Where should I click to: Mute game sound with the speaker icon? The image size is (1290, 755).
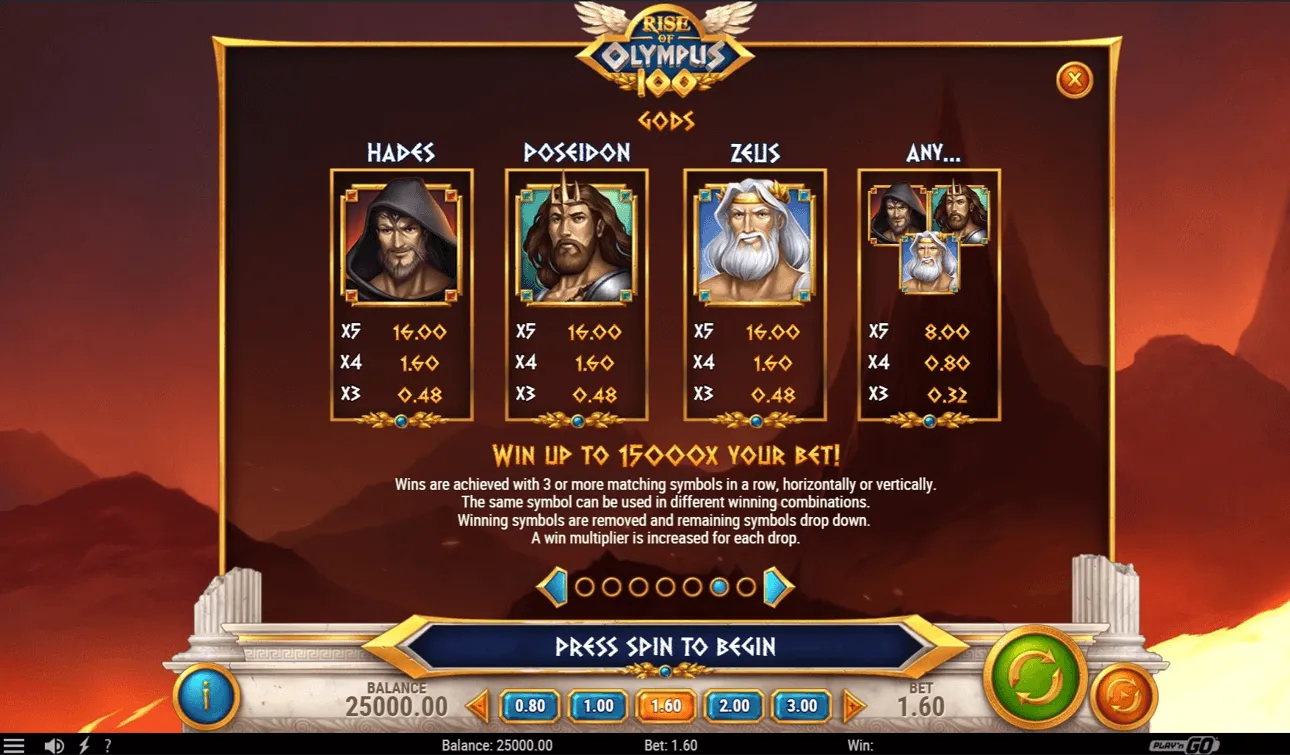55,745
